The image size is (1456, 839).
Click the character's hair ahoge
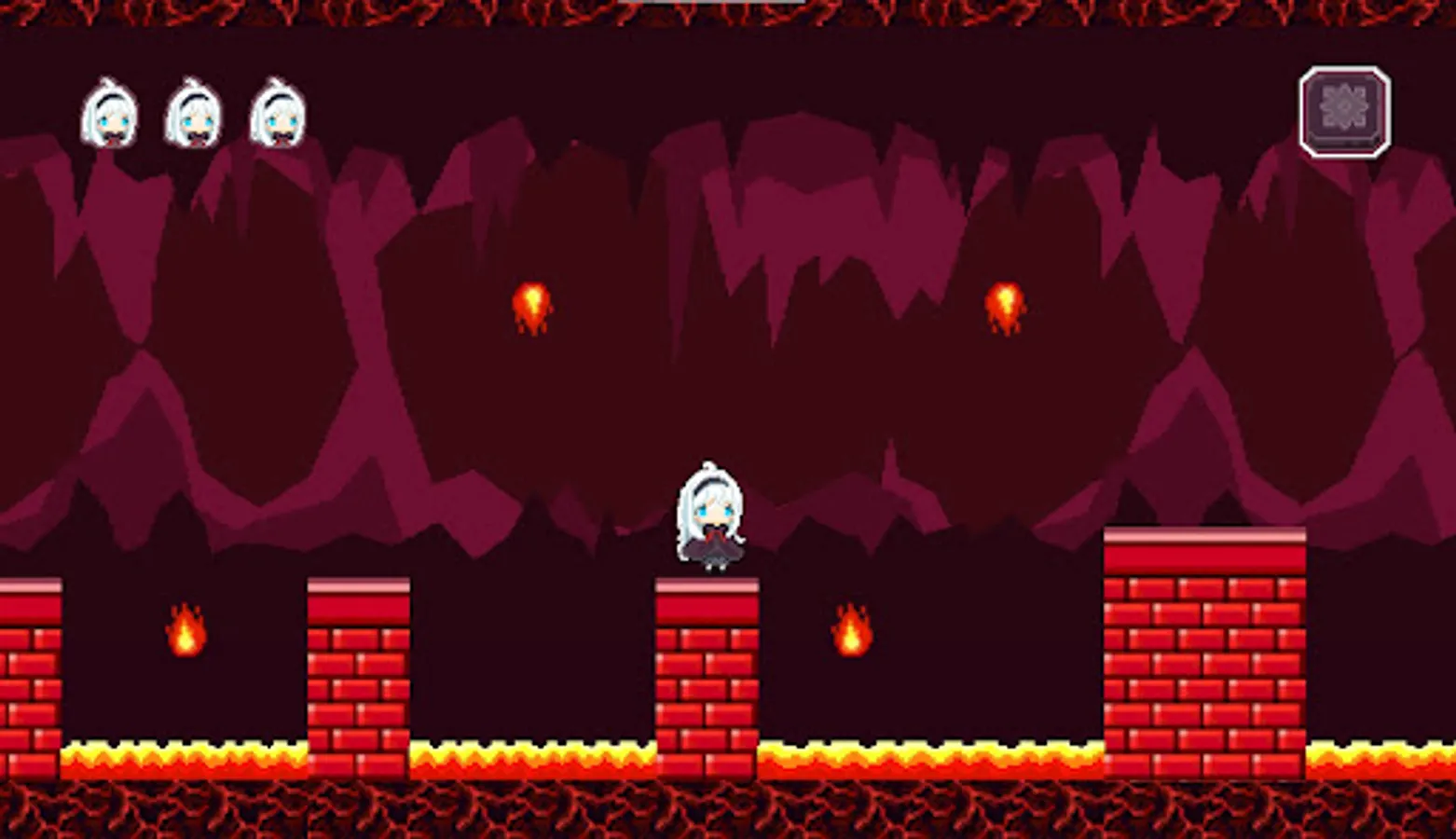(x=710, y=463)
